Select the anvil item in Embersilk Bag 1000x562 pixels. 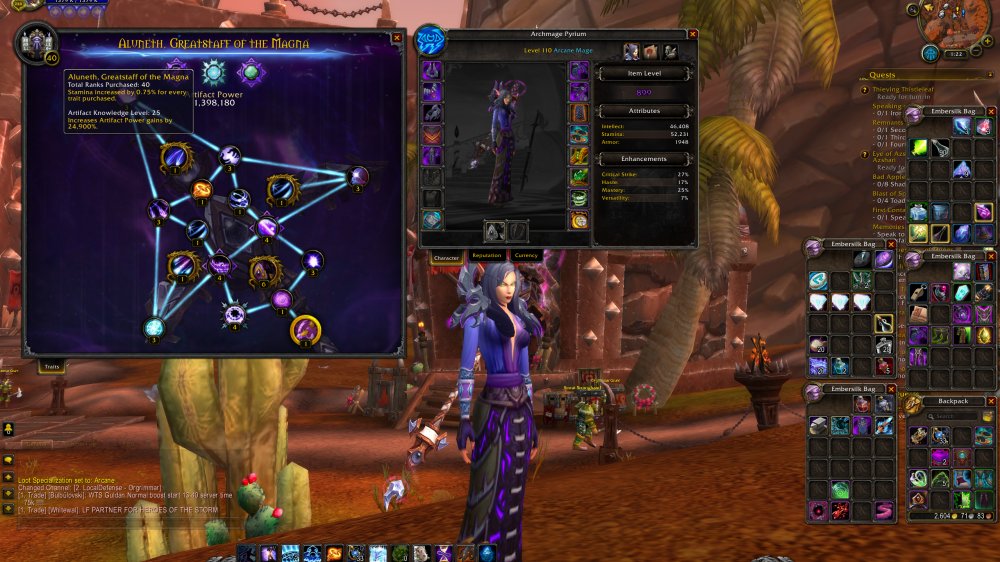pyautogui.click(x=817, y=424)
